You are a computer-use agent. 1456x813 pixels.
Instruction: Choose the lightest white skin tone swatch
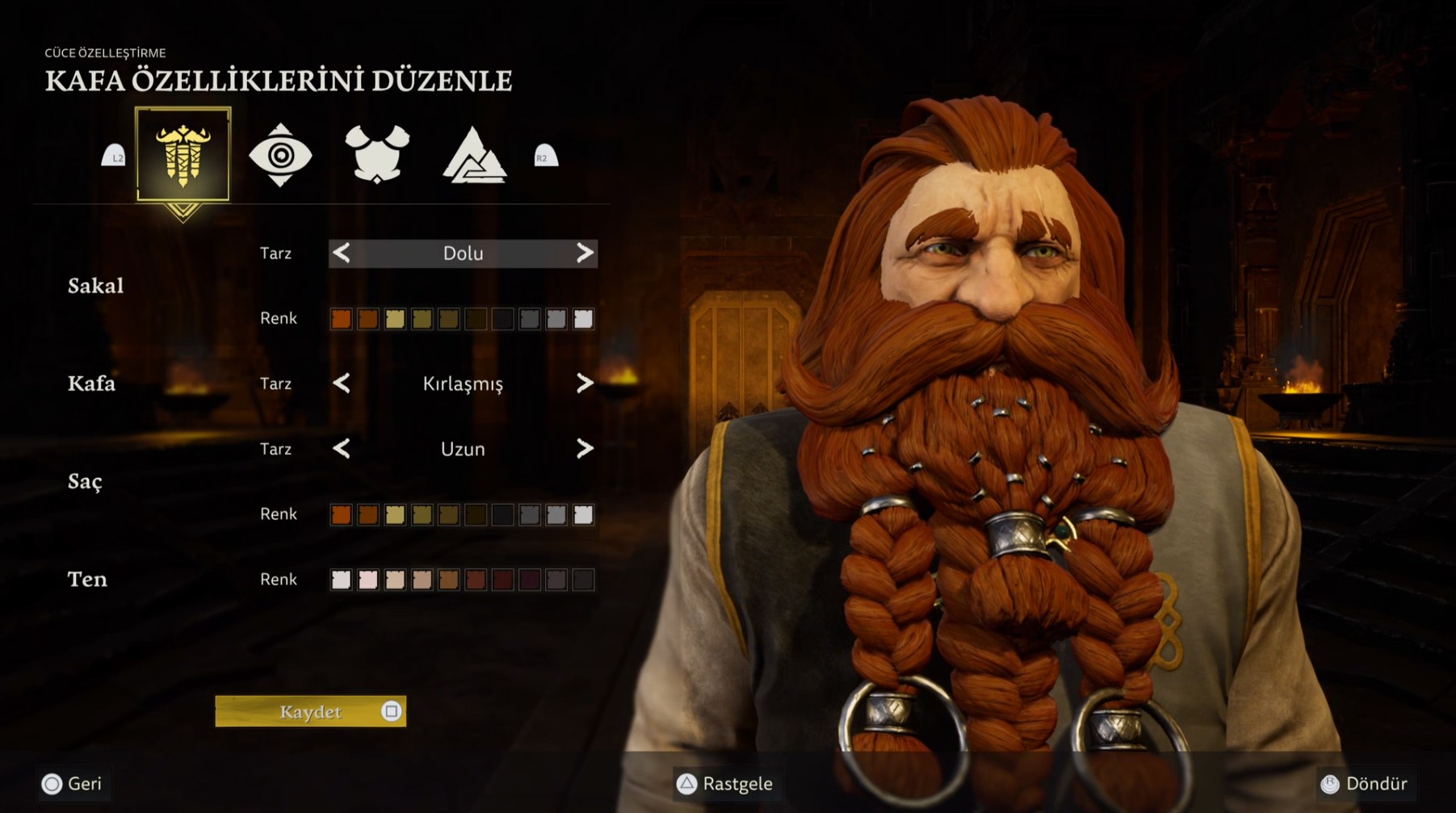click(341, 580)
